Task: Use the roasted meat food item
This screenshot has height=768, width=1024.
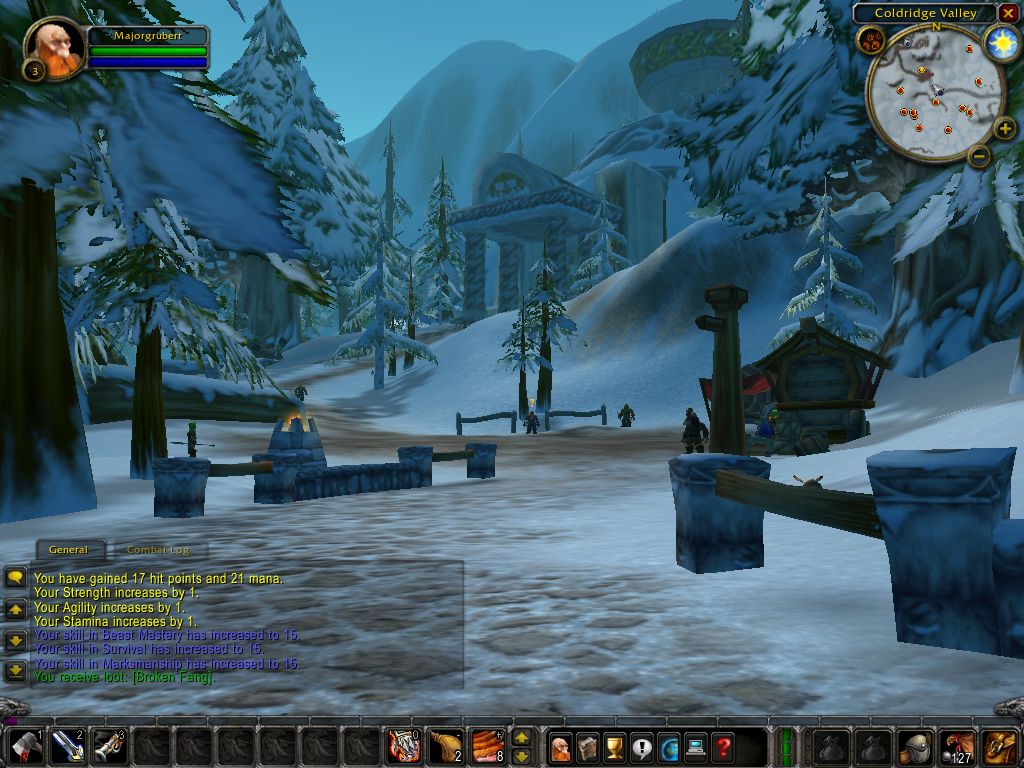Action: click(489, 746)
